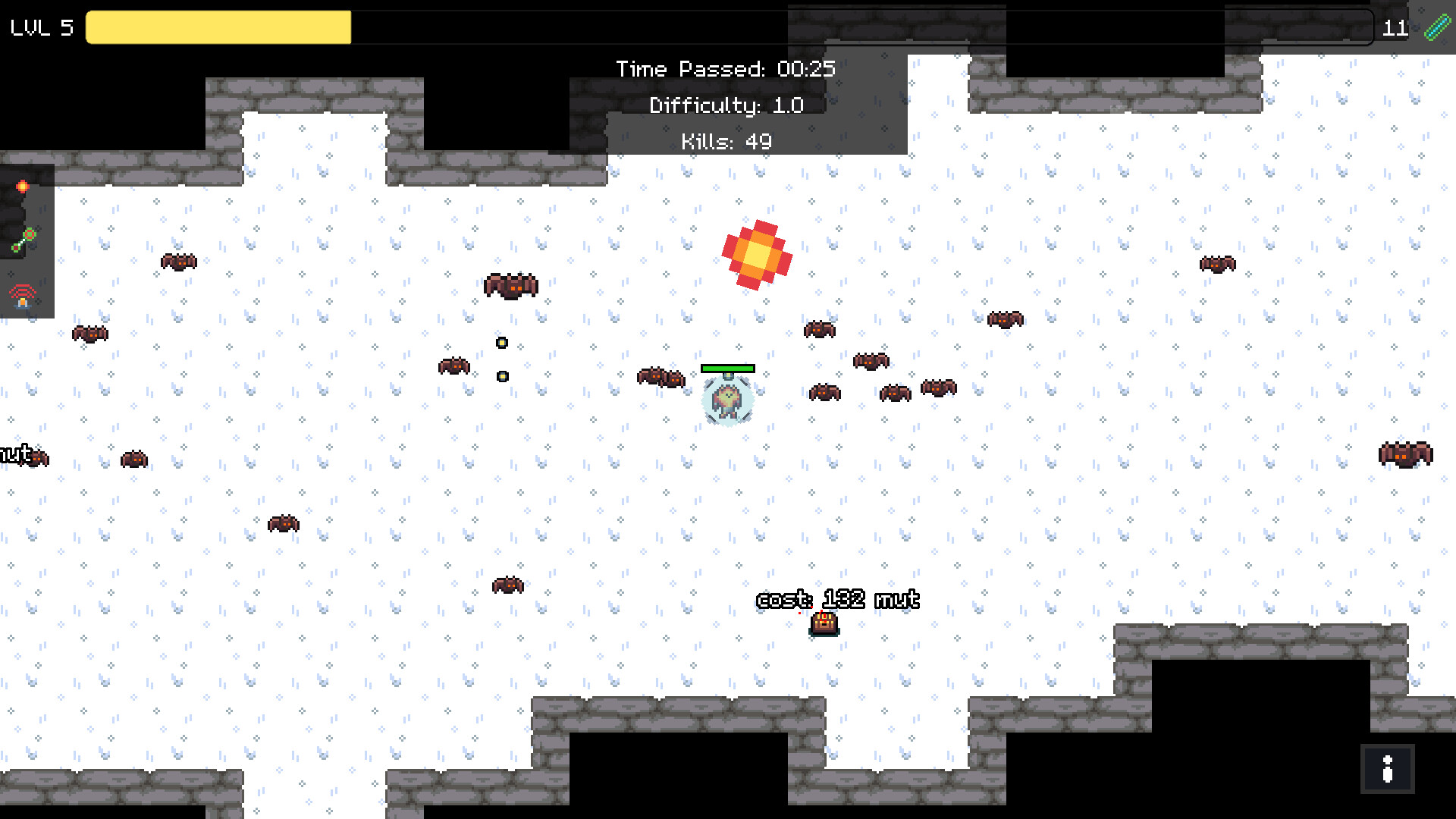
Task: Click the cost: 132 mut label
Action: coord(836,599)
